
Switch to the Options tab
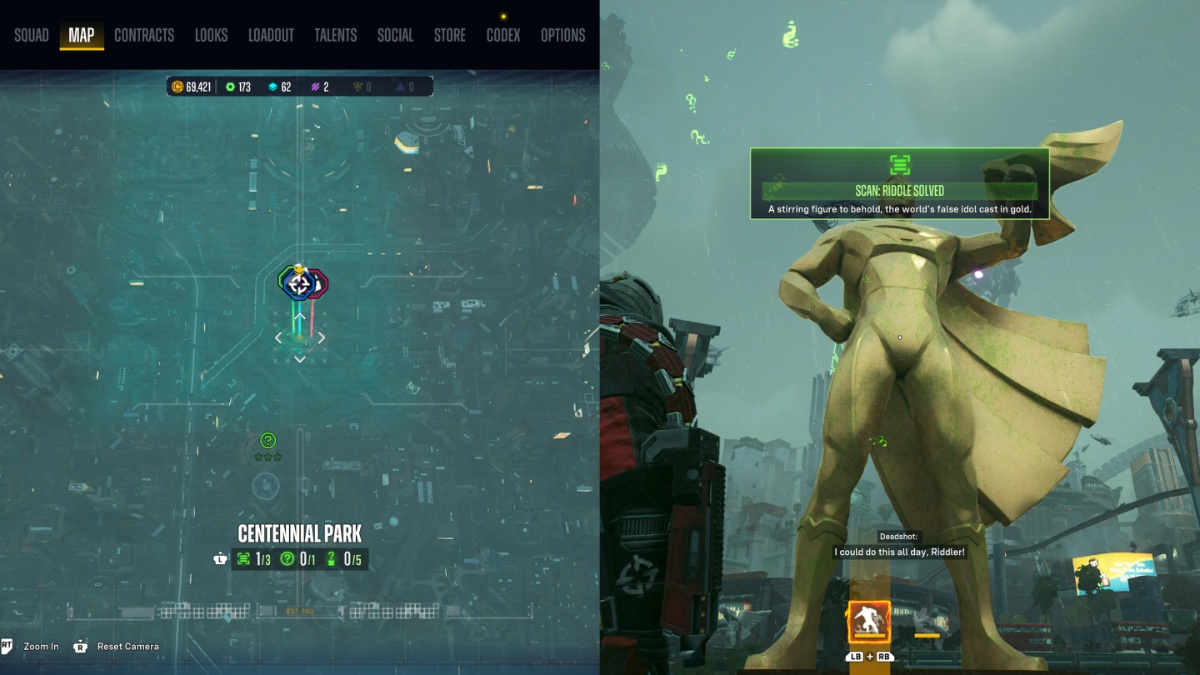tap(563, 35)
